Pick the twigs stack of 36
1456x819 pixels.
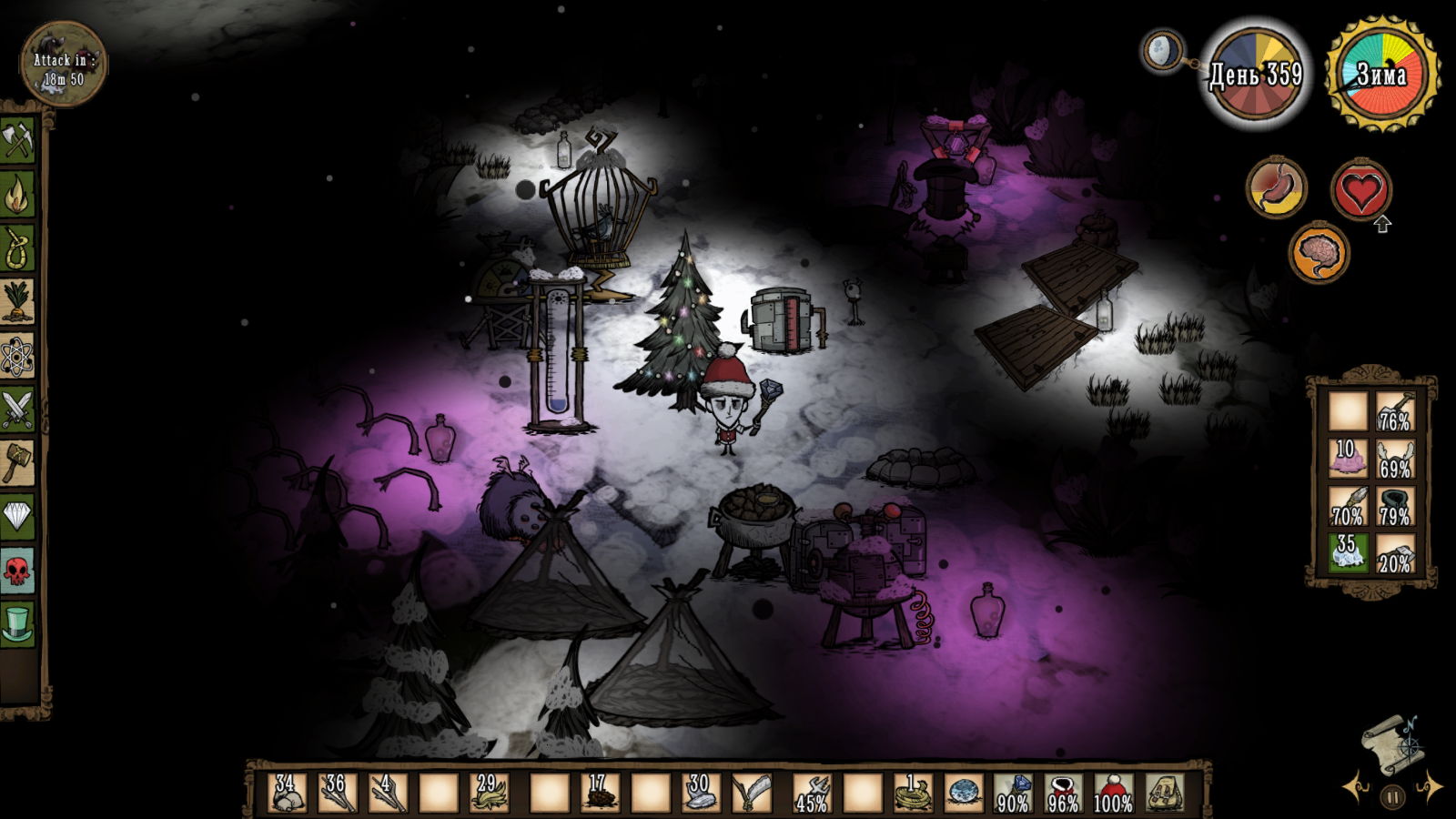[x=337, y=793]
